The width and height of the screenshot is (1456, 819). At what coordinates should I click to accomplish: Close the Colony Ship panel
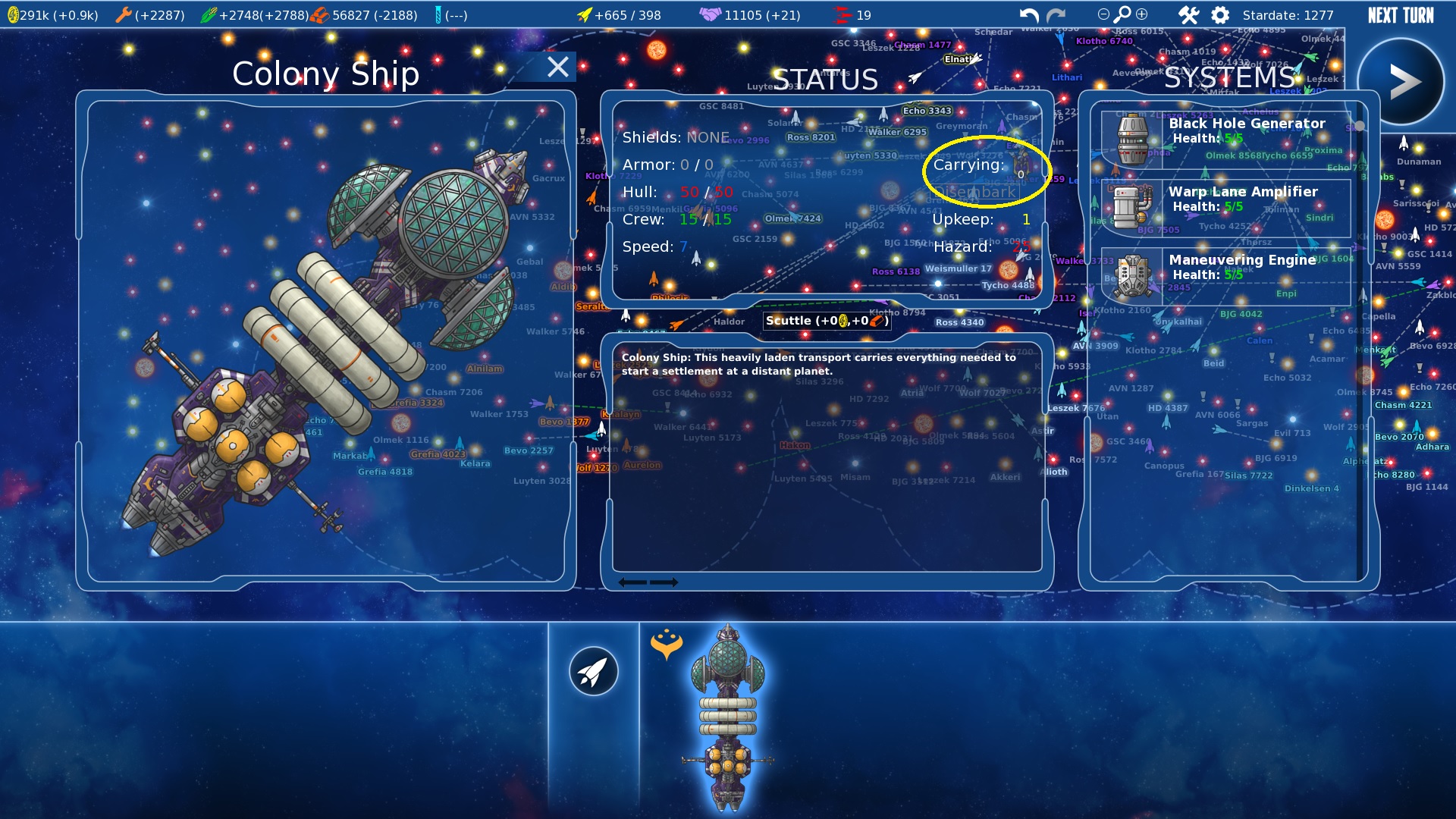click(x=558, y=67)
